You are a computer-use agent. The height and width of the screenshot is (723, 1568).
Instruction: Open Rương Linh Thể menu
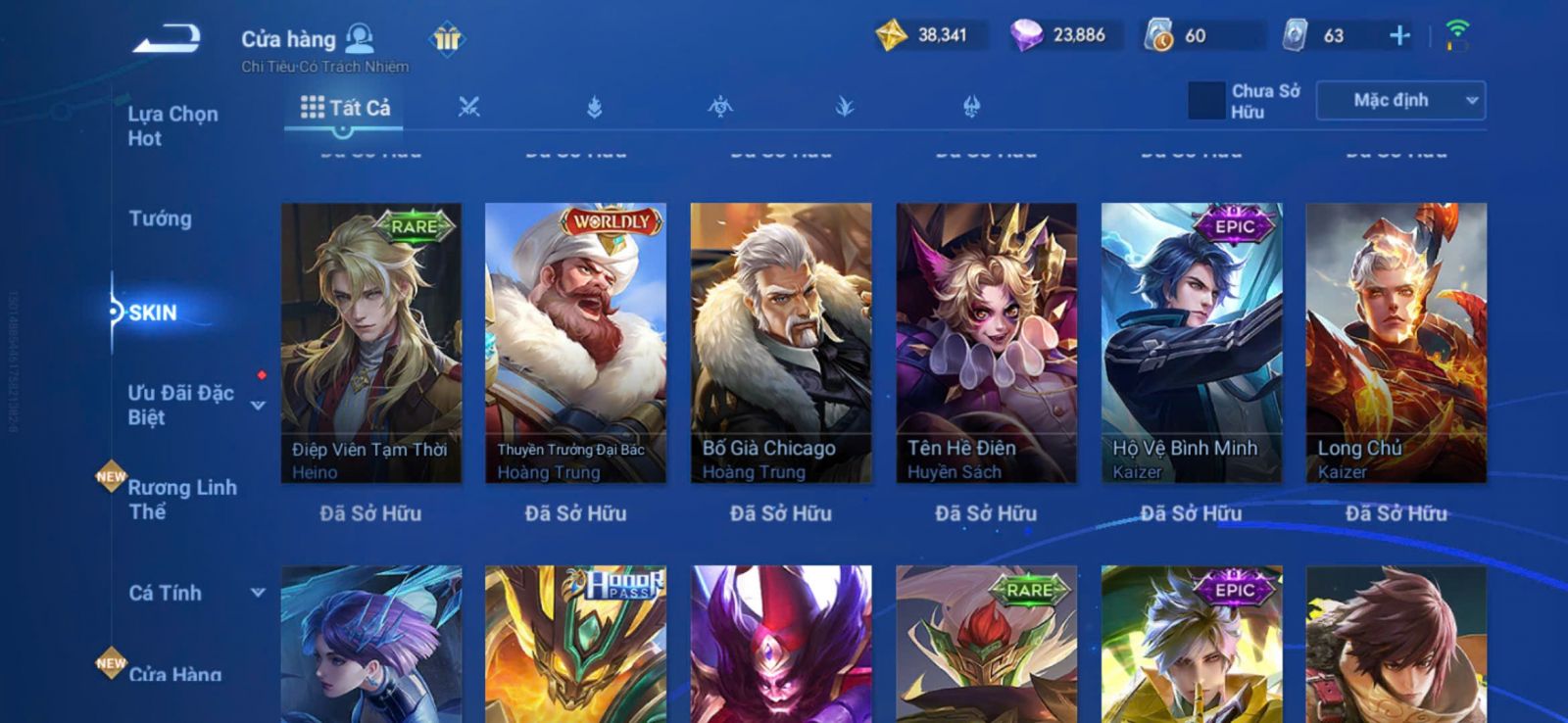point(181,499)
